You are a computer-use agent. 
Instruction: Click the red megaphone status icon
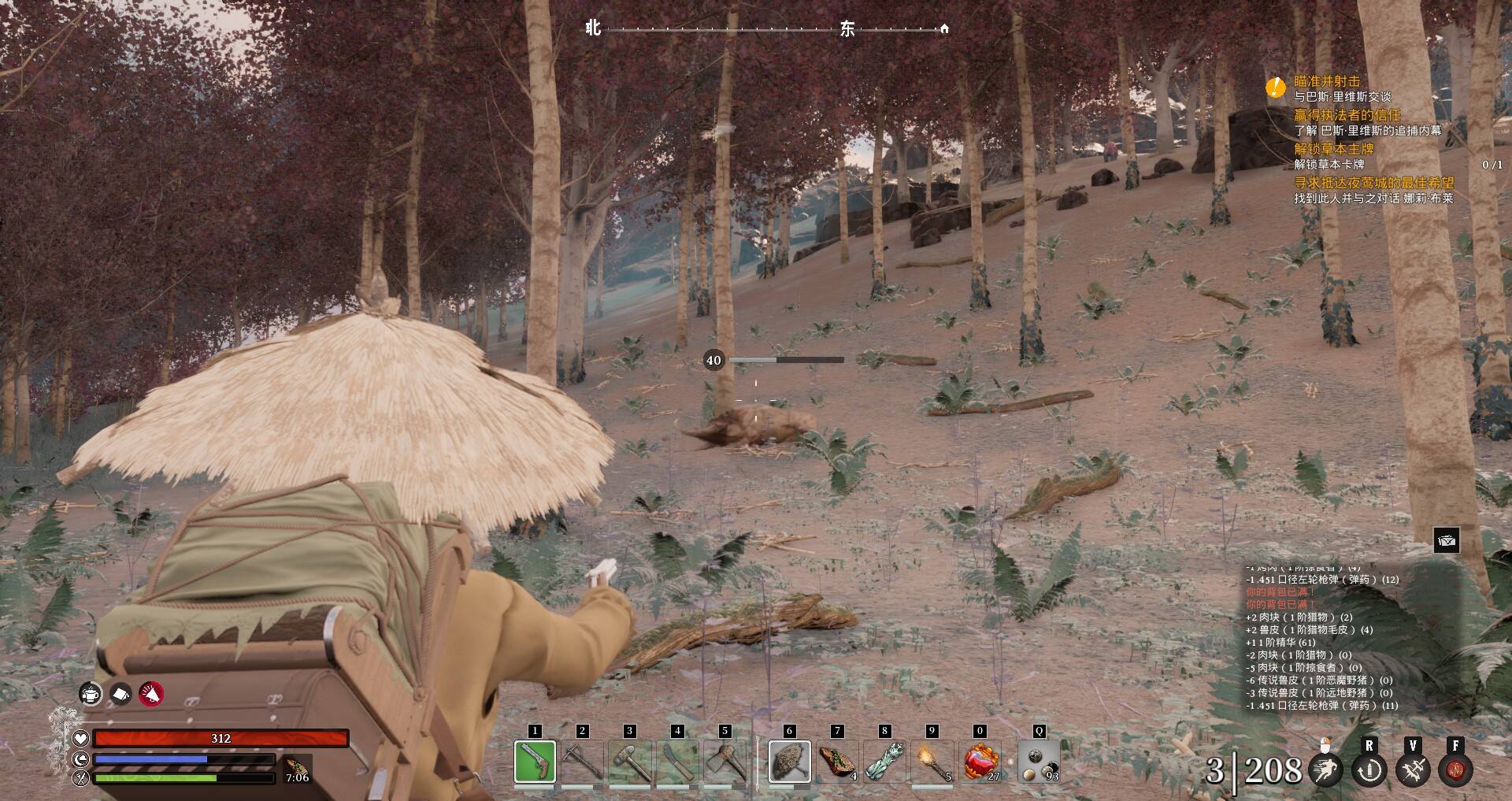[x=151, y=694]
